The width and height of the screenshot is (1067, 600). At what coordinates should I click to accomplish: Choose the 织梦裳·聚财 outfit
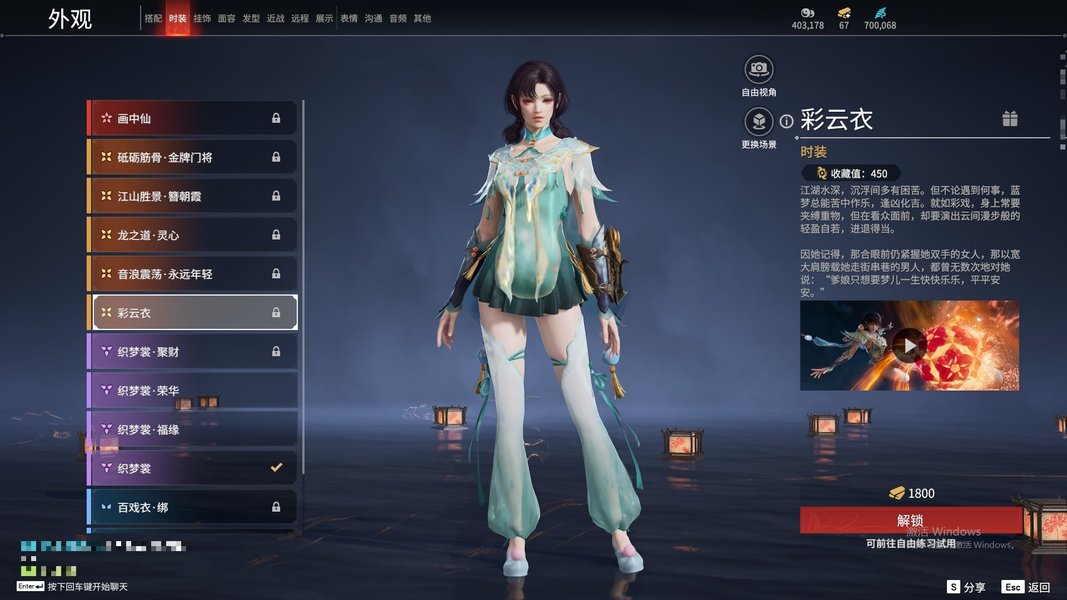pyautogui.click(x=193, y=352)
